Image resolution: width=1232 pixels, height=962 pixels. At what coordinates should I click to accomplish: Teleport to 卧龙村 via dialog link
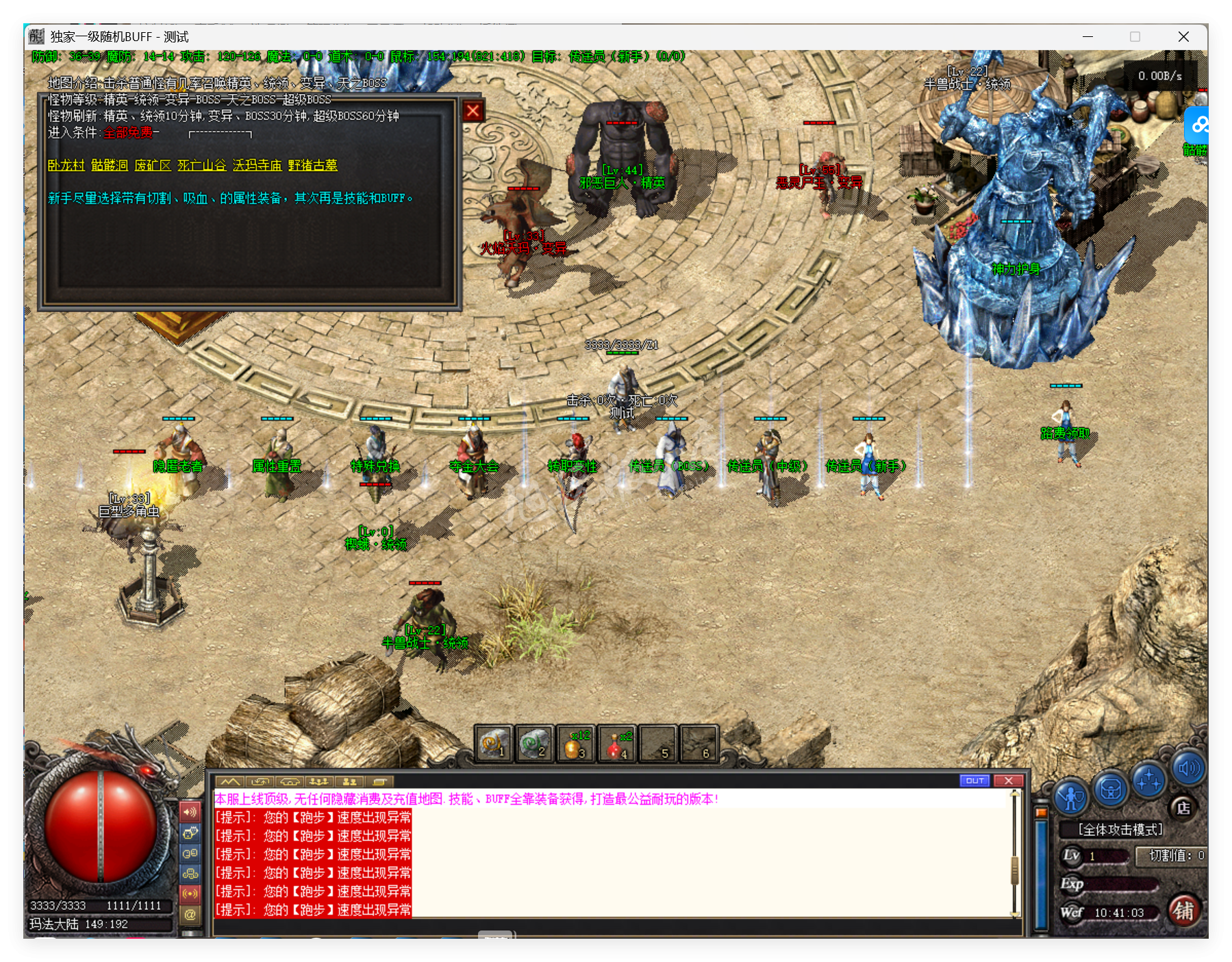pos(66,165)
